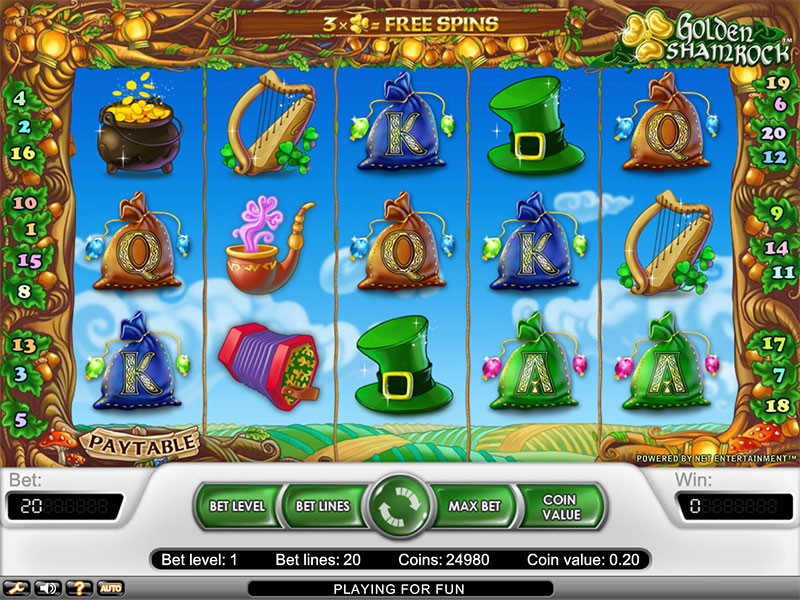Choose bet line number 17
This screenshot has height=600, width=800.
point(775,343)
